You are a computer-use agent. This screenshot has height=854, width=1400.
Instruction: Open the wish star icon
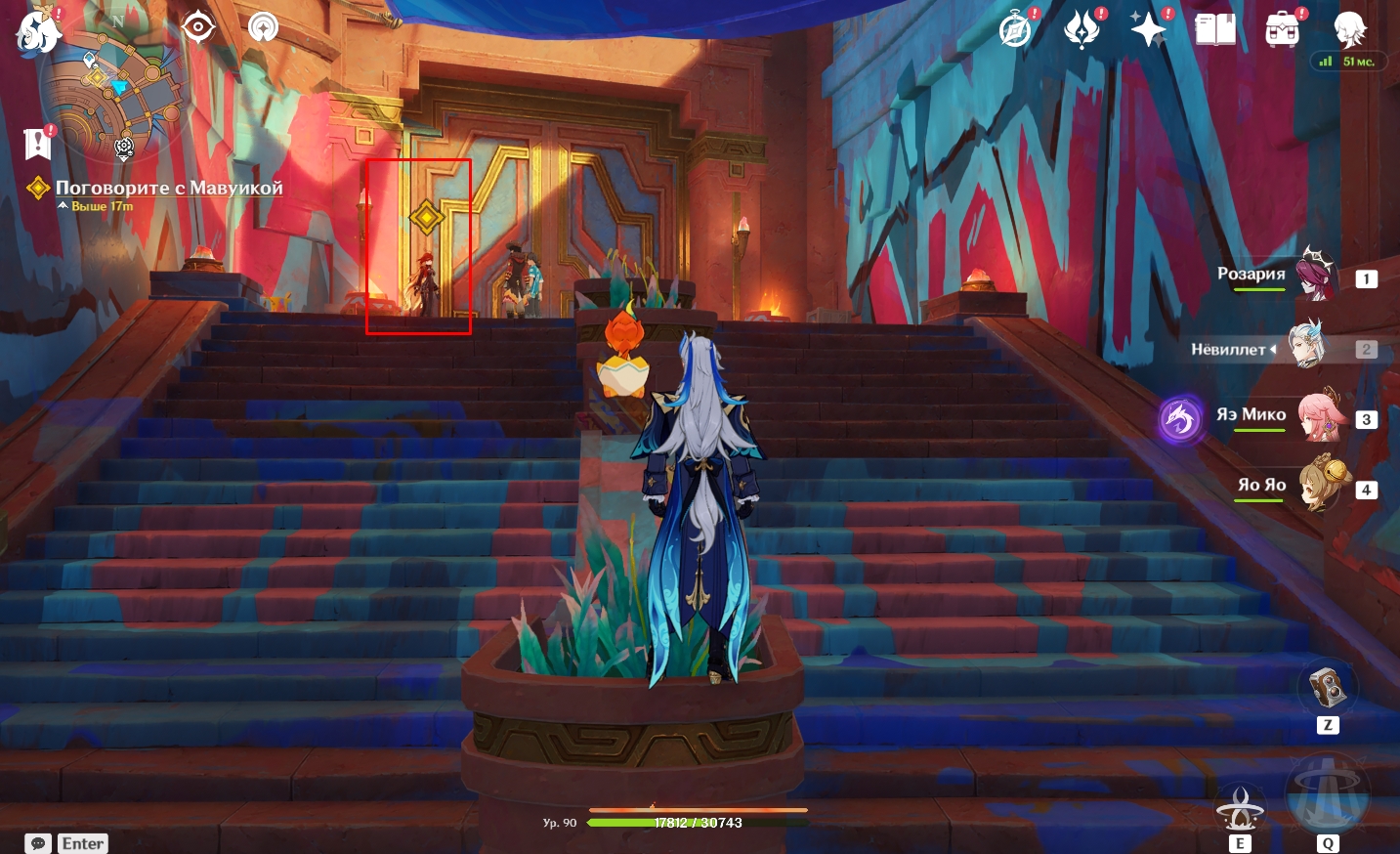click(x=1148, y=30)
